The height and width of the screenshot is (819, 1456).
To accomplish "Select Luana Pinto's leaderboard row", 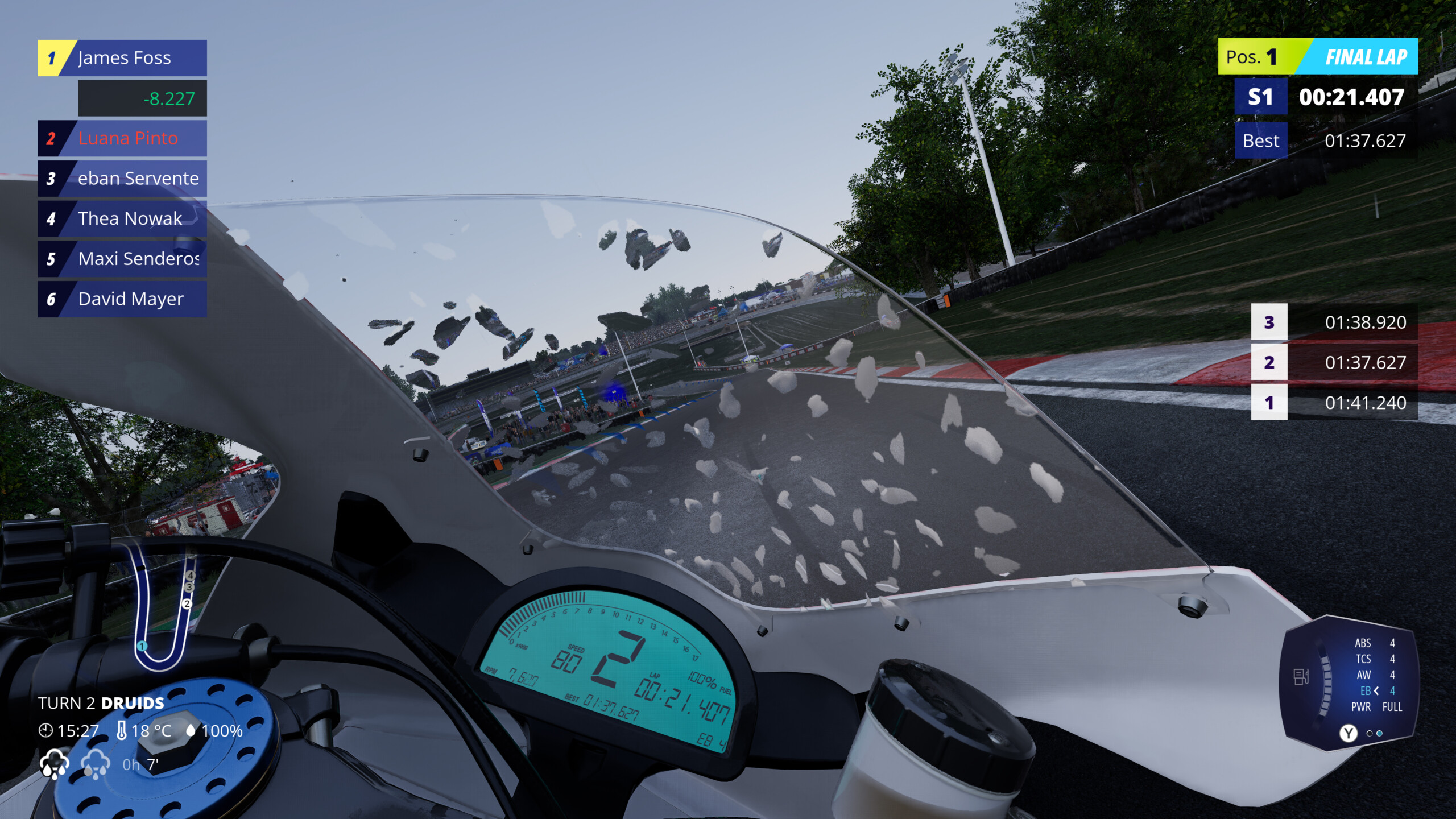I will click(122, 138).
